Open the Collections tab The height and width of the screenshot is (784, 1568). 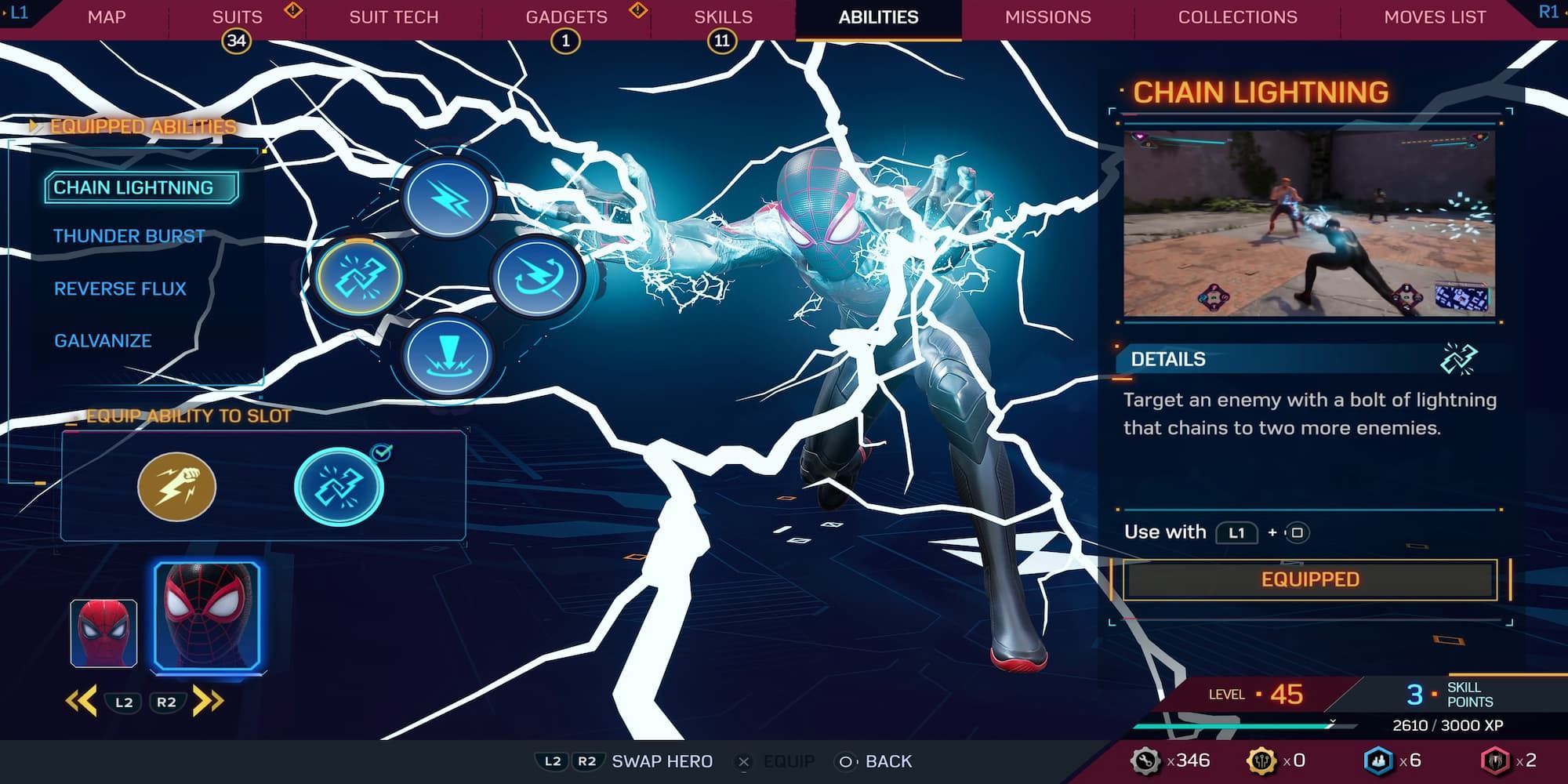pos(1236,16)
